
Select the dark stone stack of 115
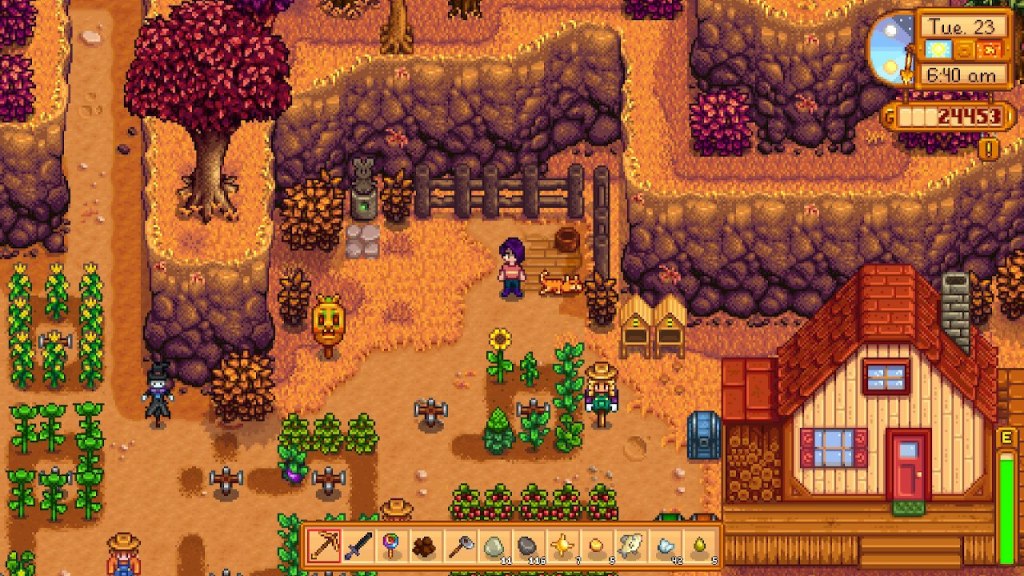point(528,546)
